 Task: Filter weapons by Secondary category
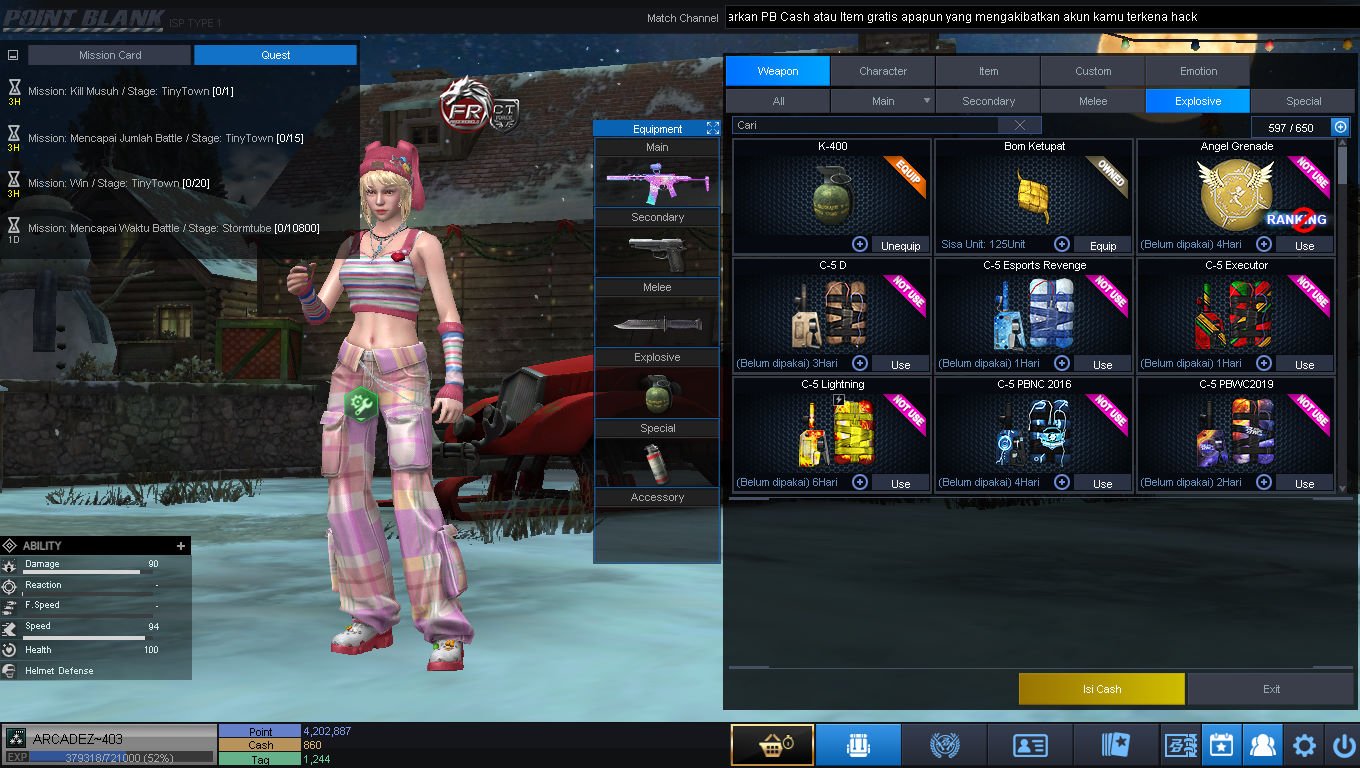click(988, 101)
